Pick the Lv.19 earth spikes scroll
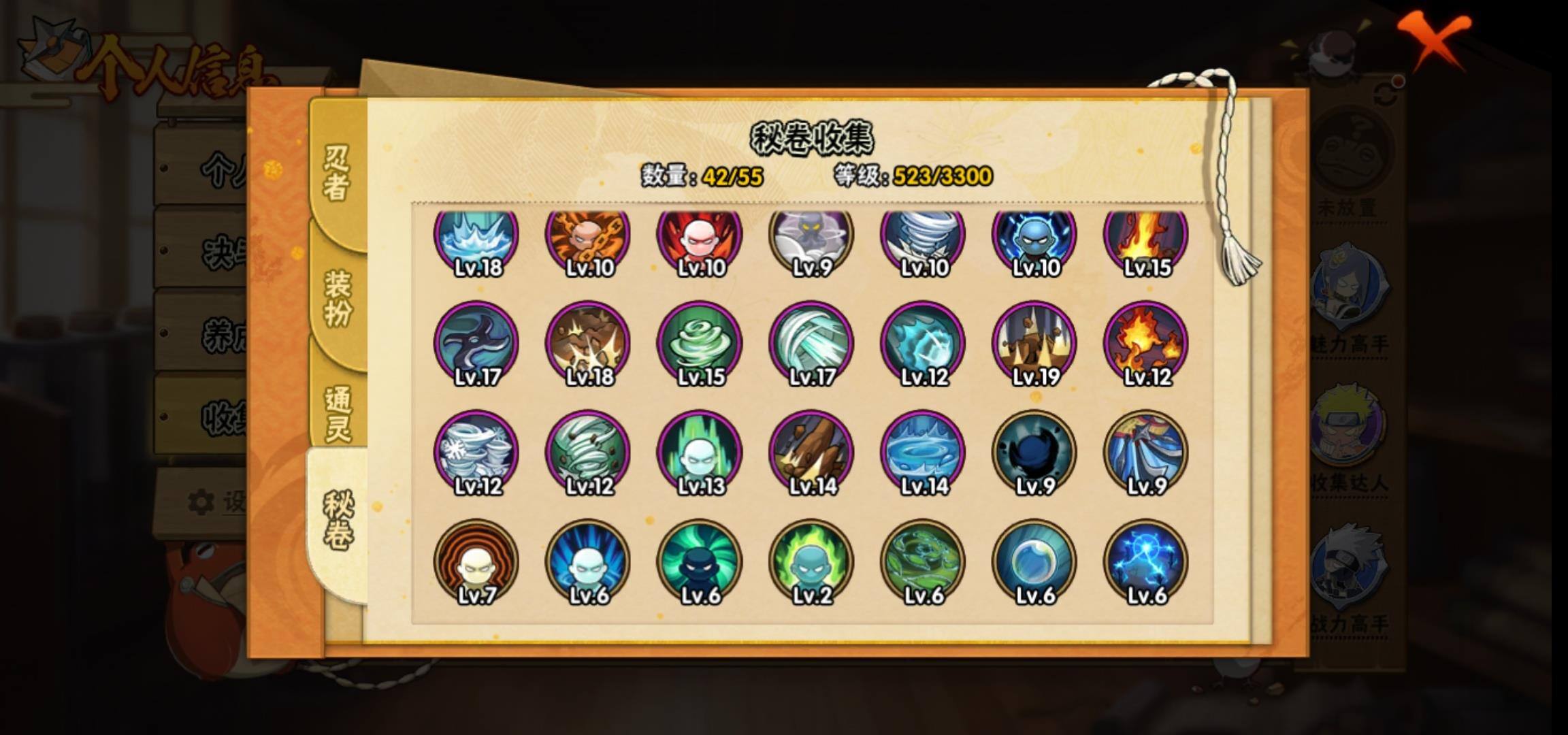This screenshot has height=735, width=1568. coord(1034,344)
